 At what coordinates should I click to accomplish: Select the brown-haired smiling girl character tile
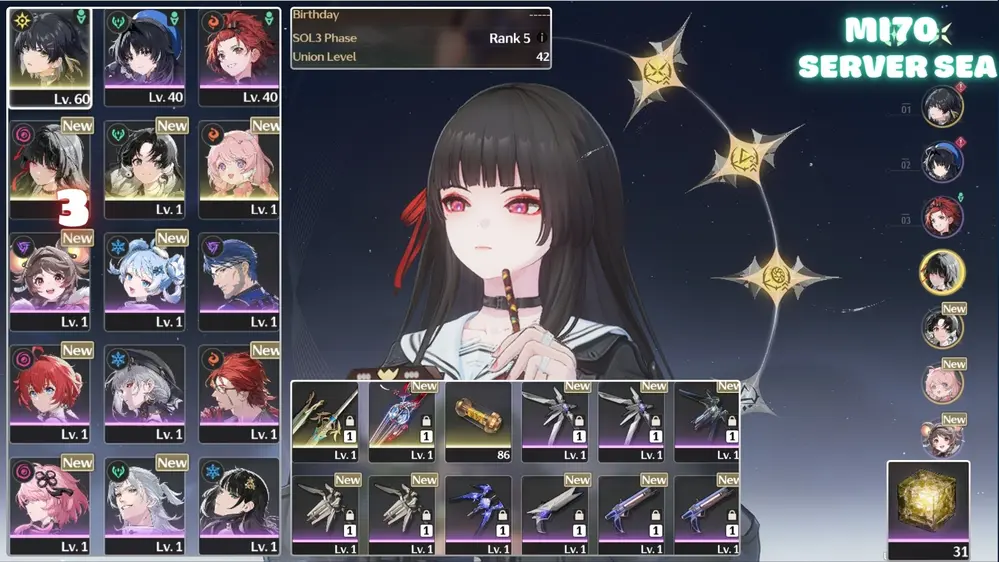pyautogui.click(x=50, y=280)
